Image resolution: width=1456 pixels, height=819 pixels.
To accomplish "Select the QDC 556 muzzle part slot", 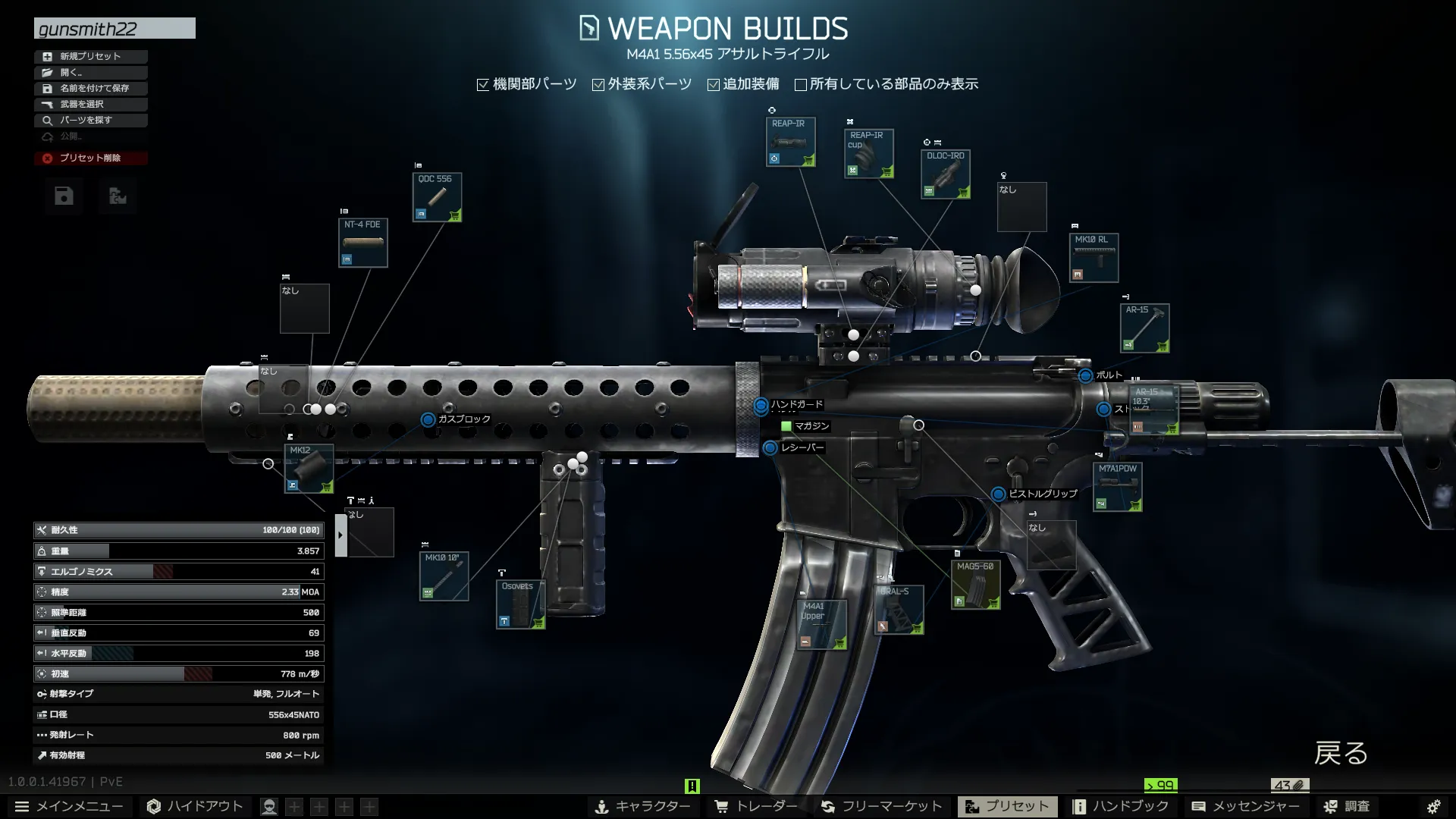I will [x=437, y=197].
